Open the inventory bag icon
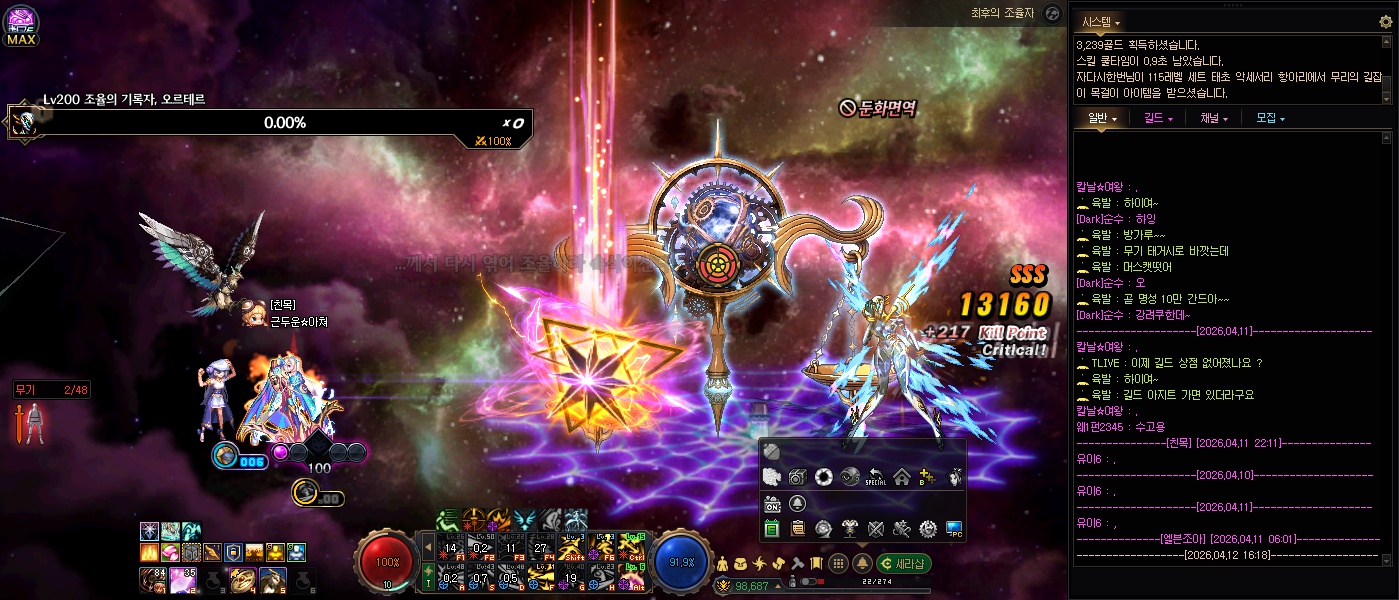The height and width of the screenshot is (600, 1399). pos(741,563)
